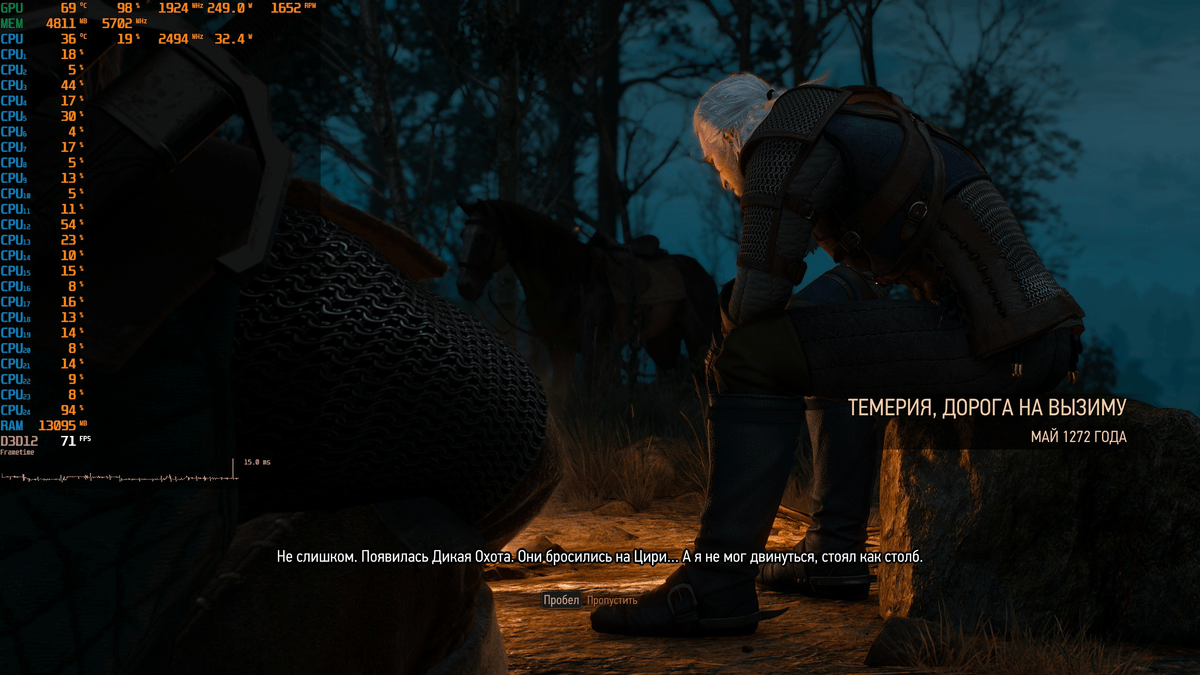1200x675 pixels.
Task: Skip the cutscene with the Пропустить label
Action: (x=611, y=600)
